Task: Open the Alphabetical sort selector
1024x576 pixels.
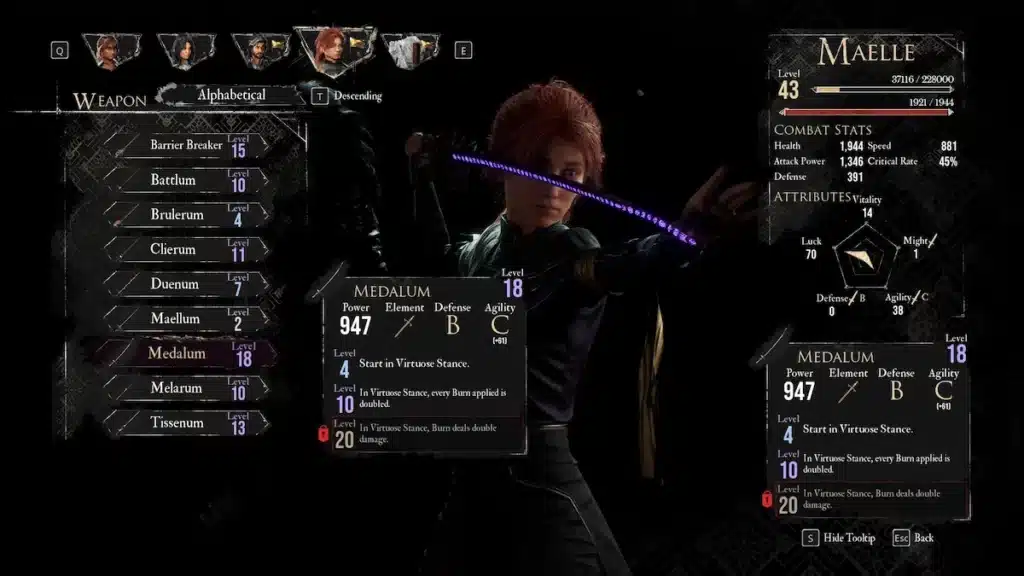Action: click(x=232, y=96)
